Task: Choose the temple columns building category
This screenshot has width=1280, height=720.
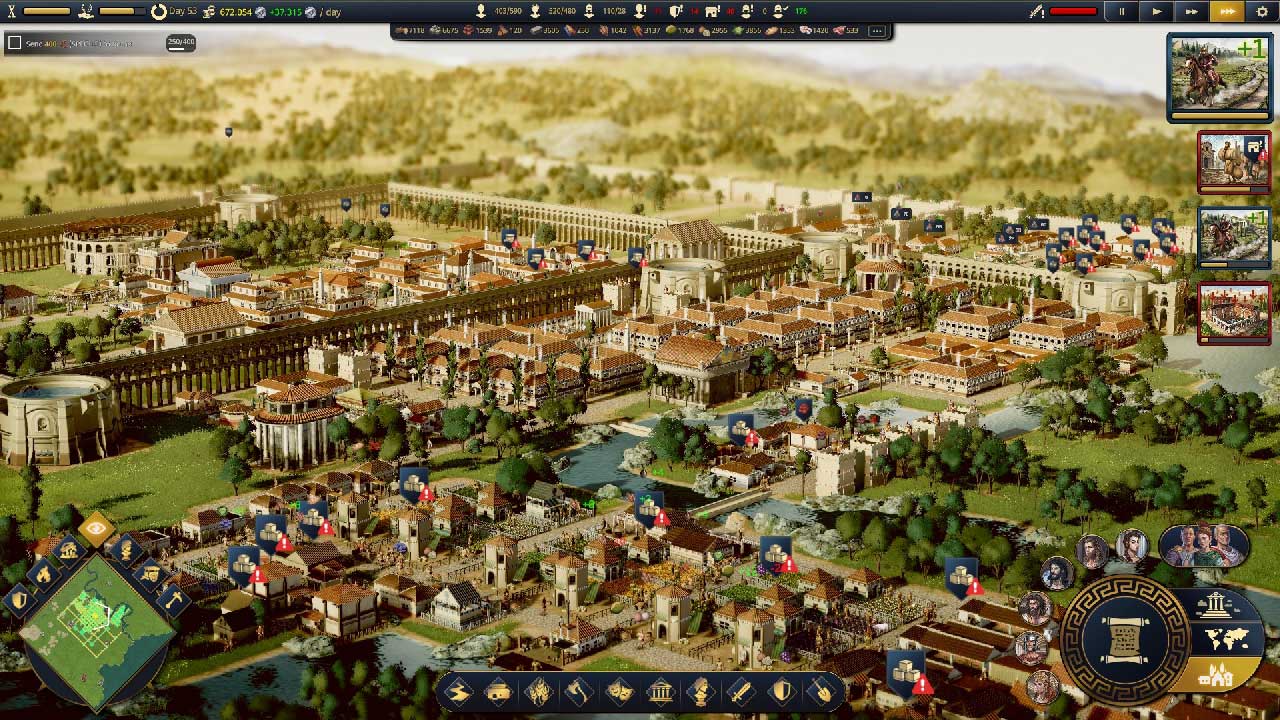Action: tap(661, 691)
